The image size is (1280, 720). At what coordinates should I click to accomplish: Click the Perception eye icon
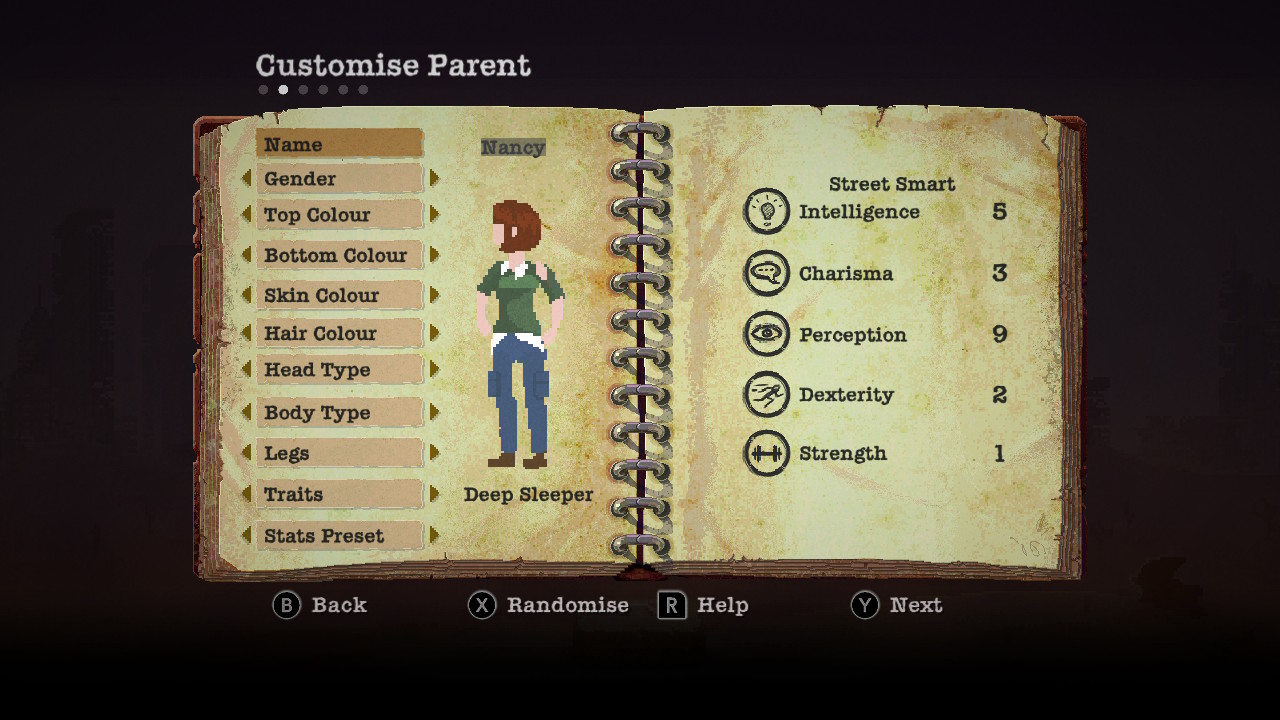coord(766,334)
